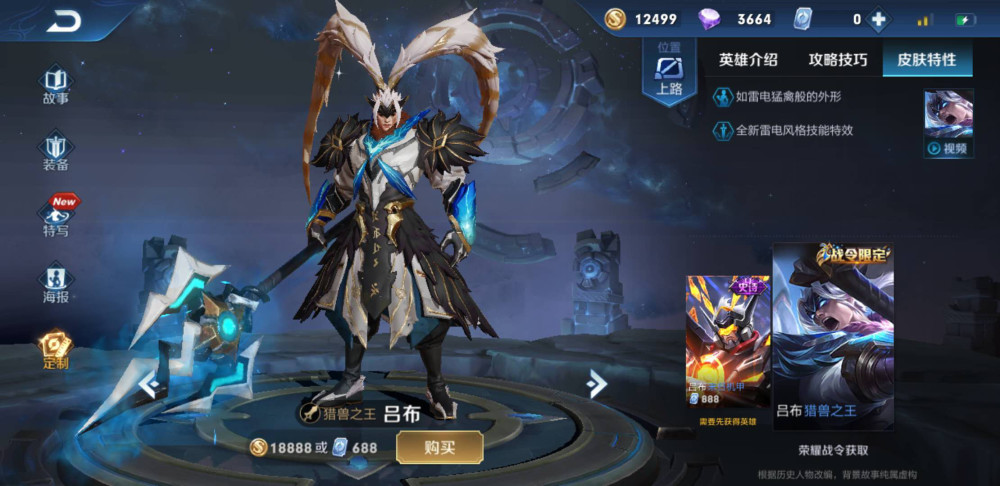This screenshot has width=1000, height=486.
Task: Select the 史诗 mecha skin card
Action: pyautogui.click(x=727, y=345)
